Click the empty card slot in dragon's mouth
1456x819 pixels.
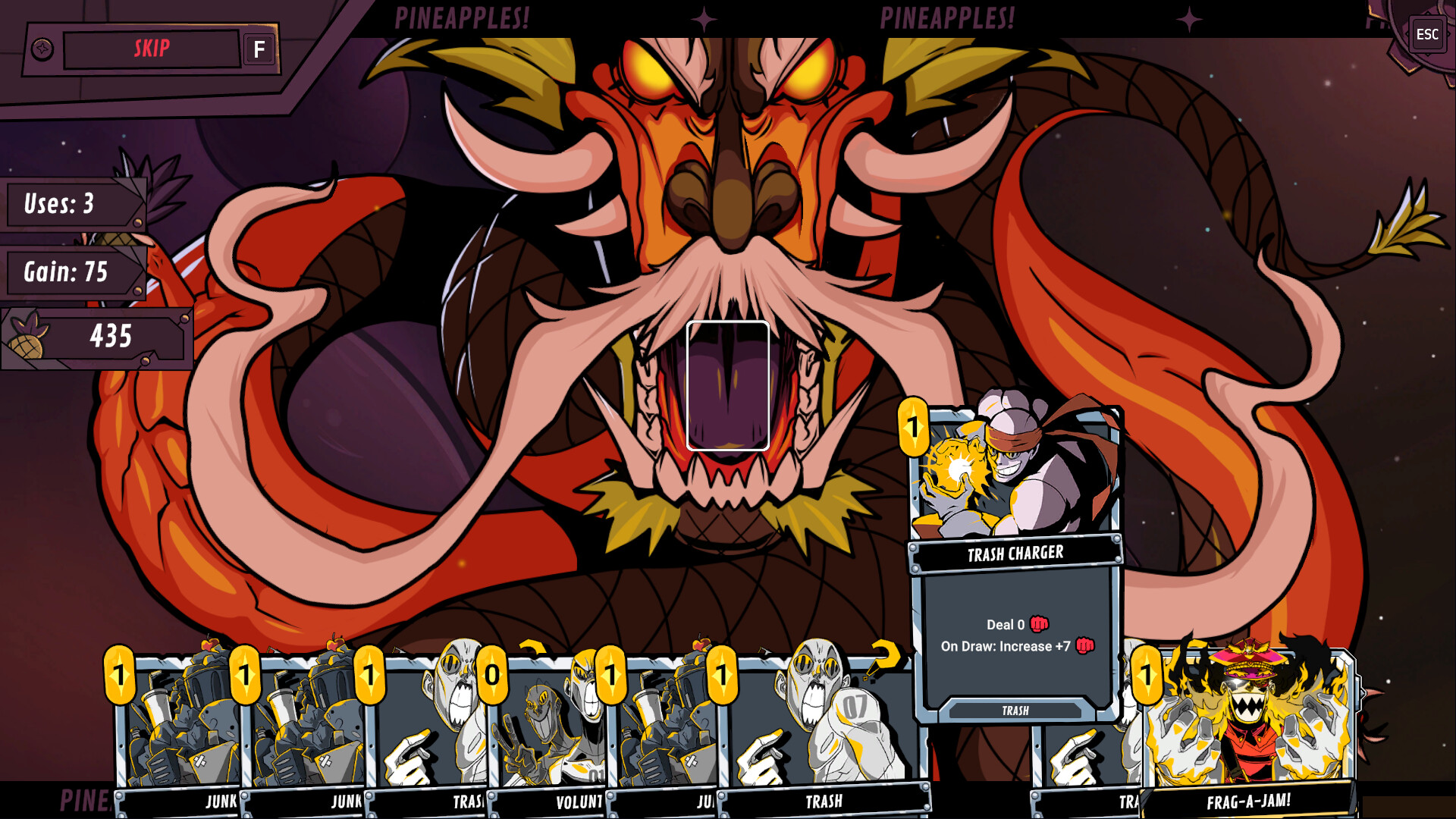point(727,384)
